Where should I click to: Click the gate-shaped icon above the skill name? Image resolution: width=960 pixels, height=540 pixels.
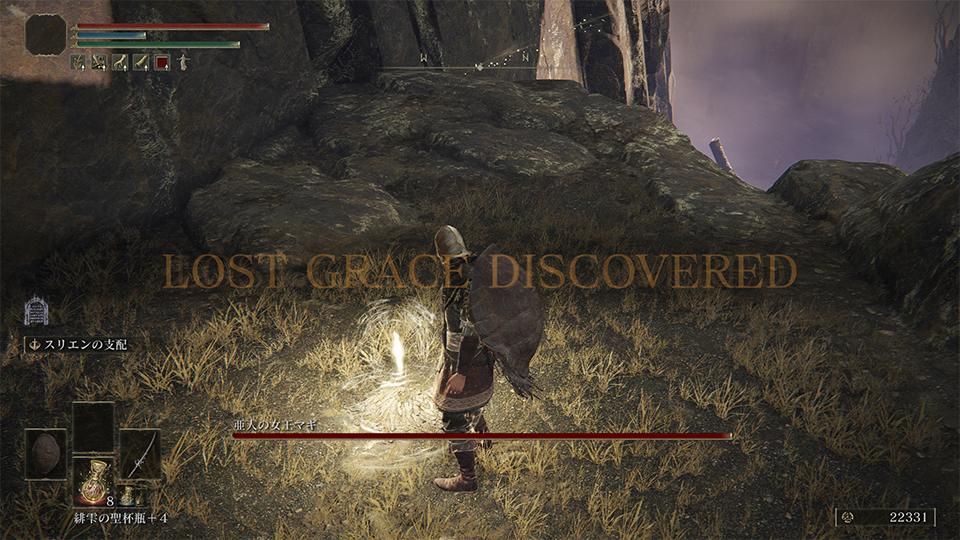tap(36, 309)
